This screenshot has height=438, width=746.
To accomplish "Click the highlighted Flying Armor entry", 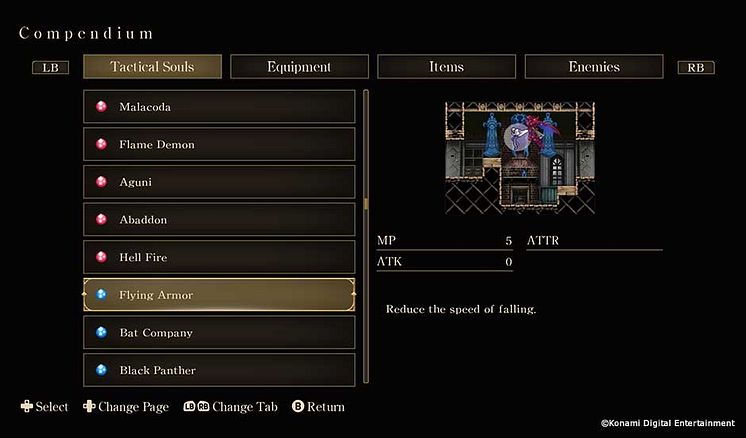I will [x=219, y=295].
